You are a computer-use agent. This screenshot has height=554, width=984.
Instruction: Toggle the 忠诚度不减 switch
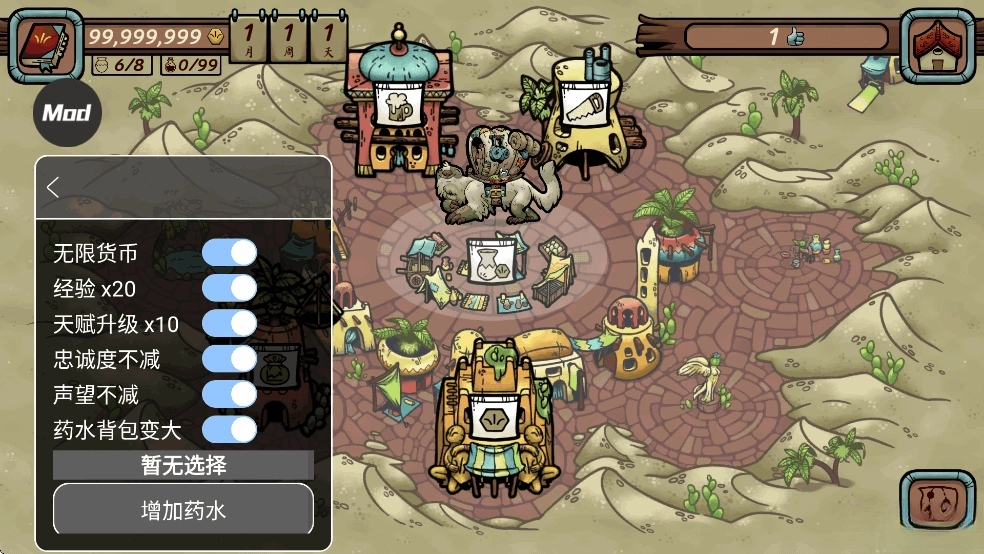tap(230, 358)
